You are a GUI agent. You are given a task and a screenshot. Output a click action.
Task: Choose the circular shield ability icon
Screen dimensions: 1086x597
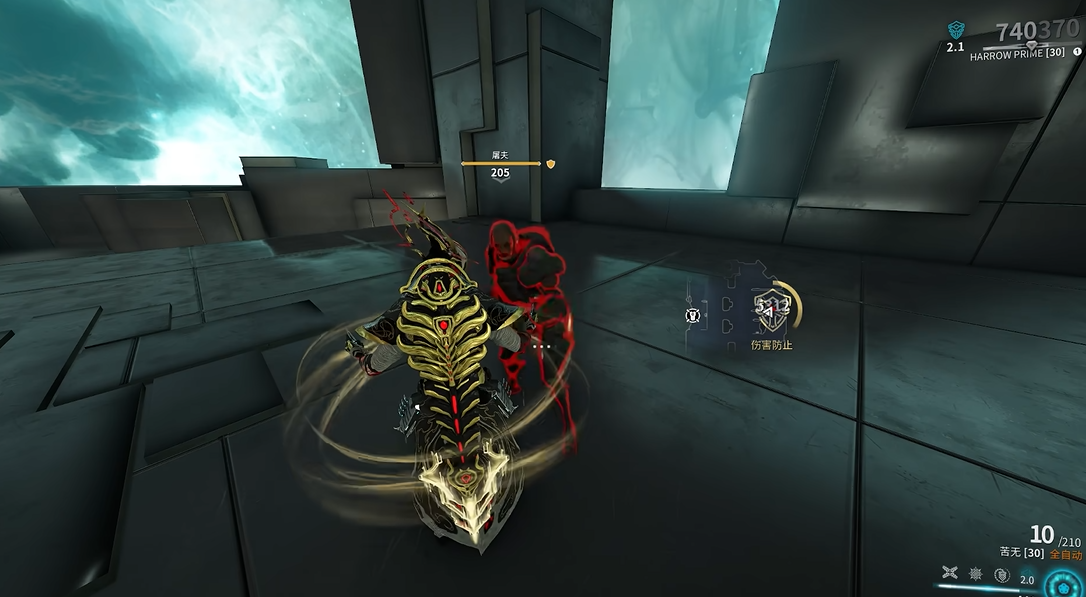1000,574
